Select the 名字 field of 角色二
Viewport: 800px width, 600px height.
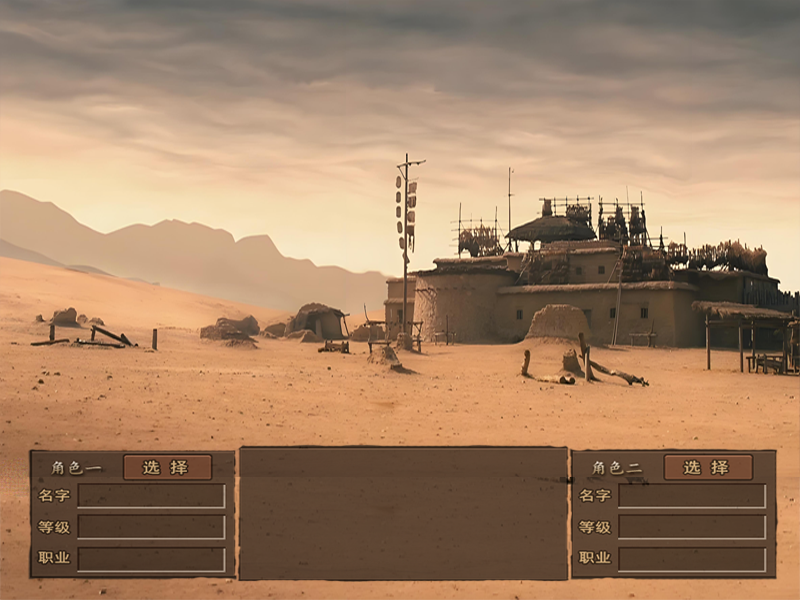pyautogui.click(x=692, y=496)
